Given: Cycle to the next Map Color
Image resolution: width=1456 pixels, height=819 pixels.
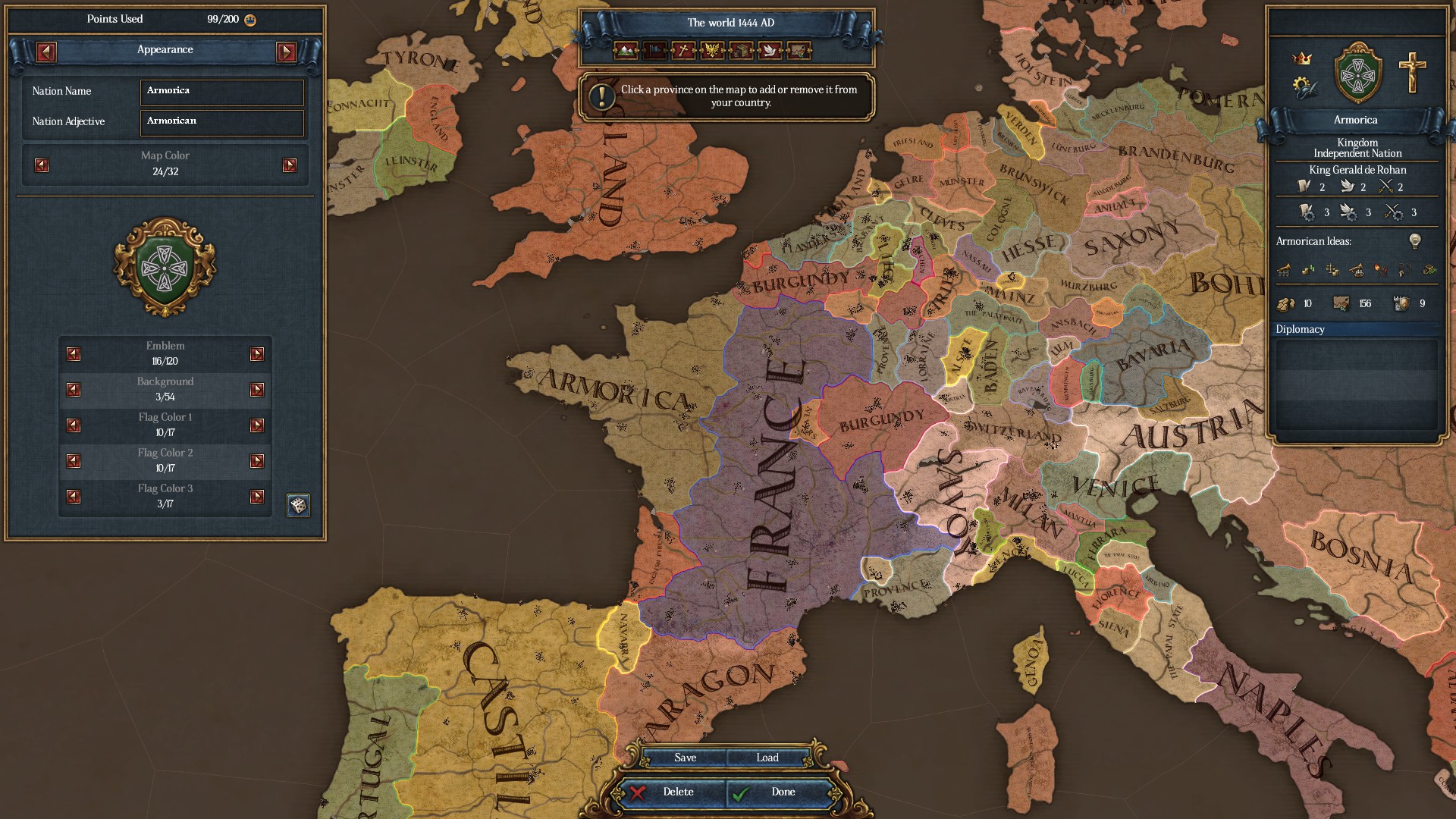Looking at the screenshot, I should click(x=290, y=165).
